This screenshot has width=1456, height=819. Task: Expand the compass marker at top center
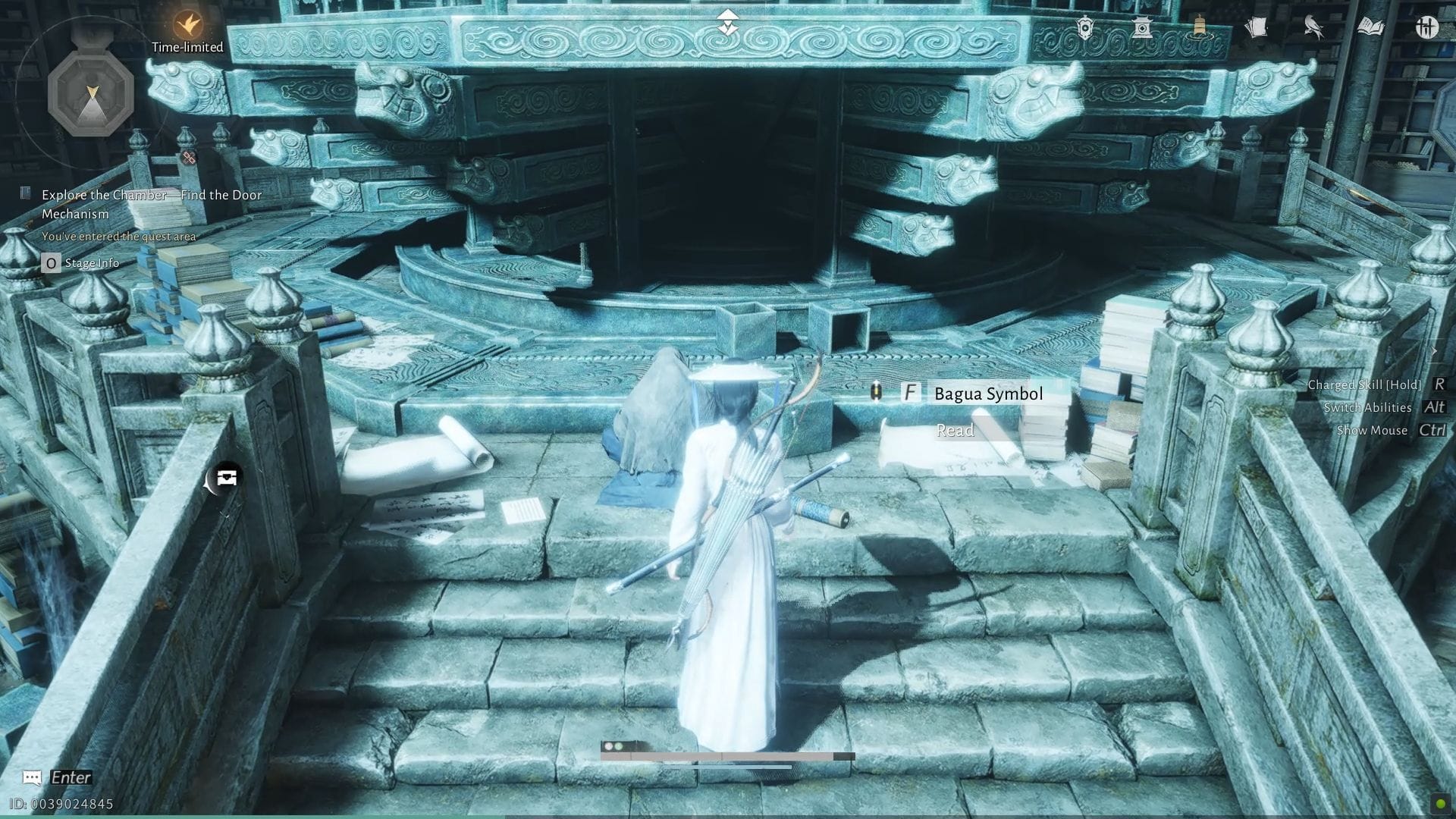(x=727, y=22)
